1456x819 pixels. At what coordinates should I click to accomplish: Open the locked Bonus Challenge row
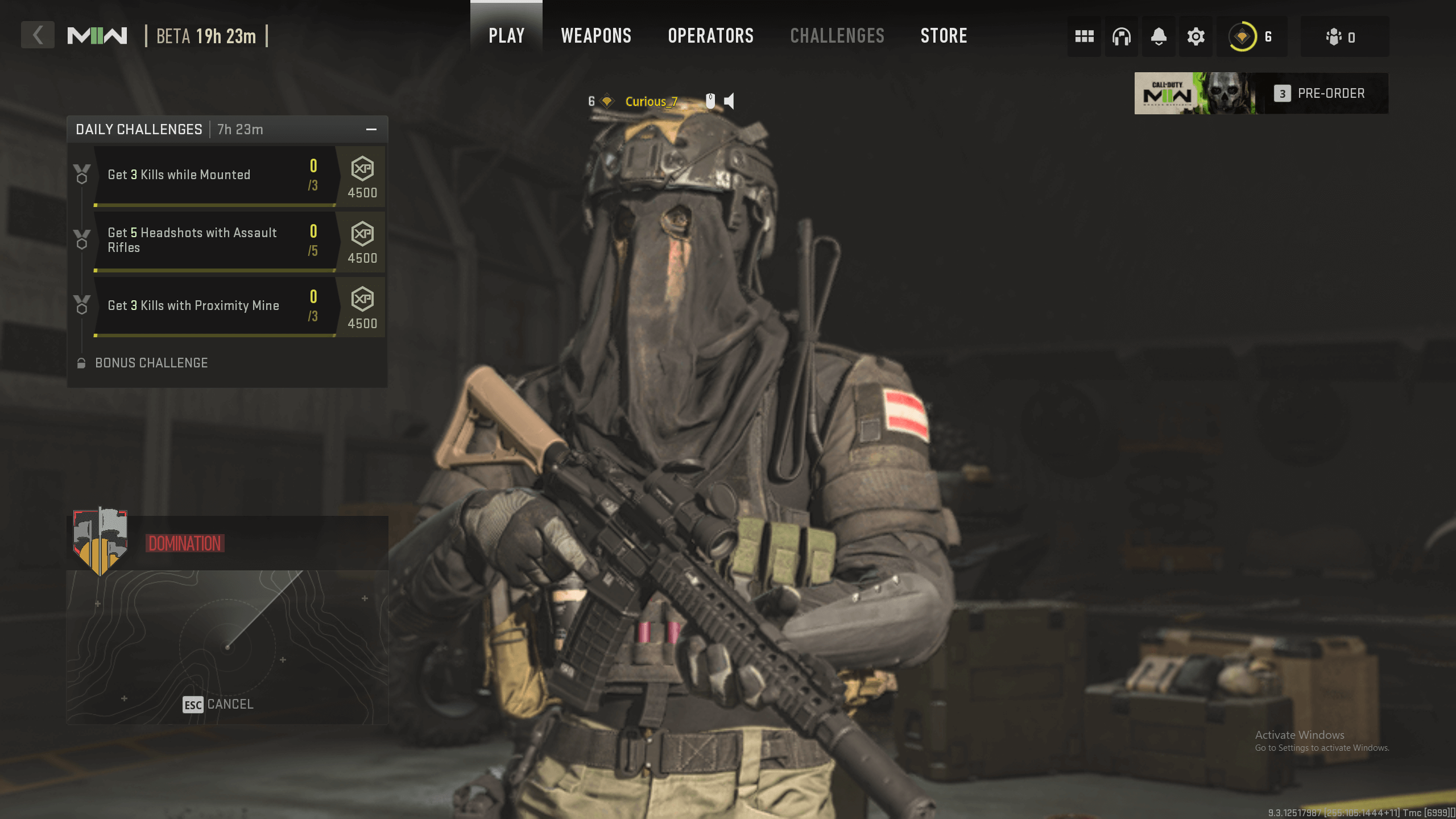click(151, 363)
